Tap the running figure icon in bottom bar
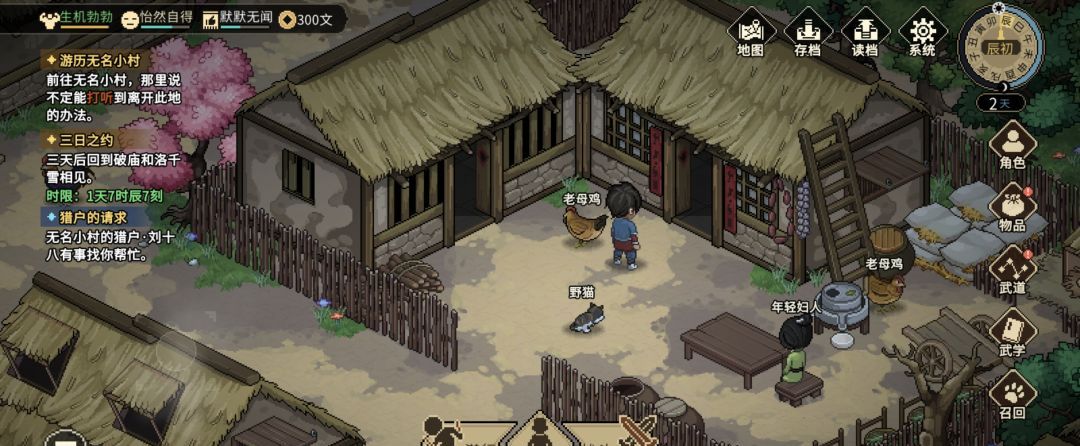Image resolution: width=1080 pixels, height=446 pixels. [x=441, y=432]
